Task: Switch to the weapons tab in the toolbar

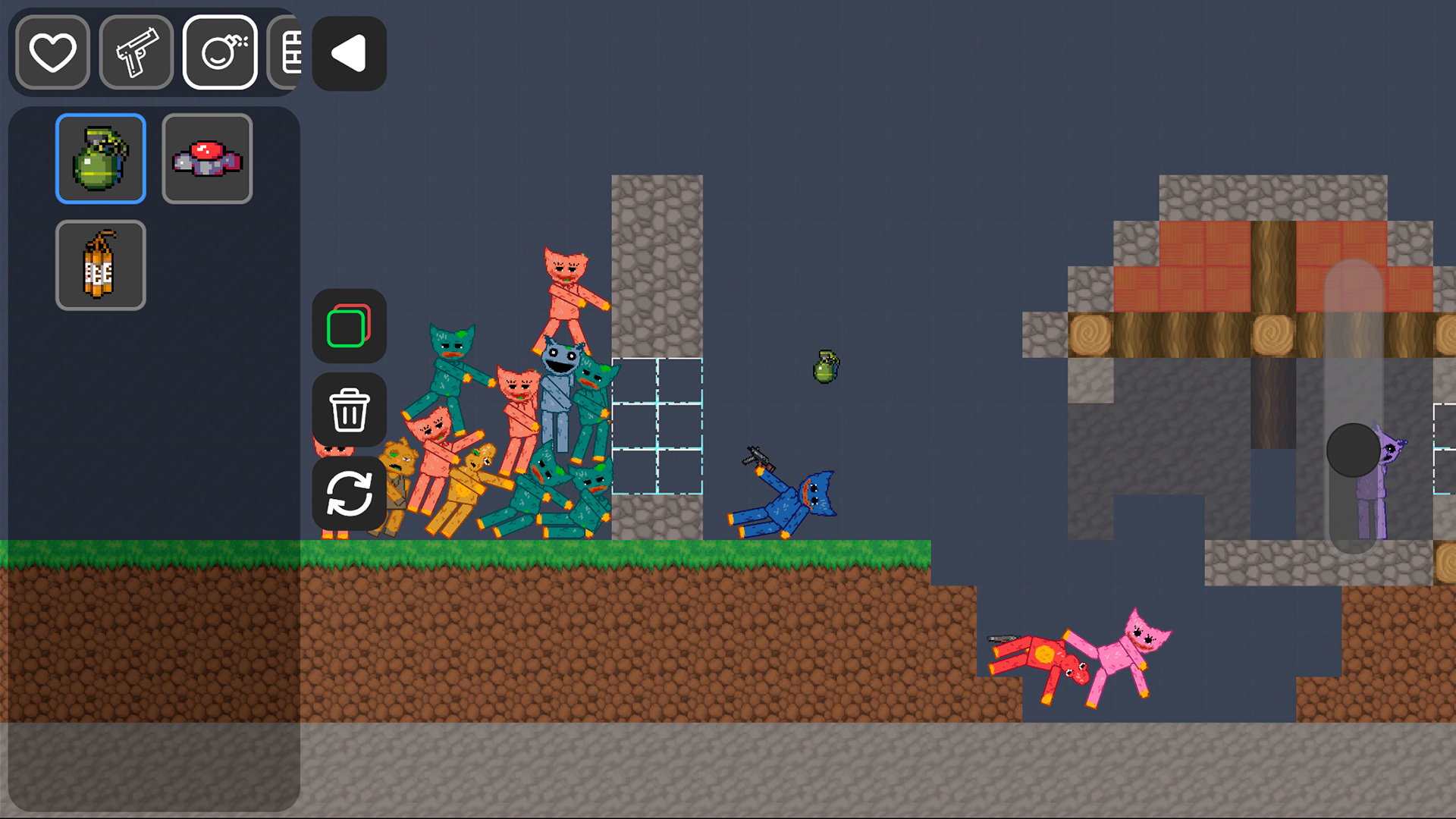Action: [136, 52]
